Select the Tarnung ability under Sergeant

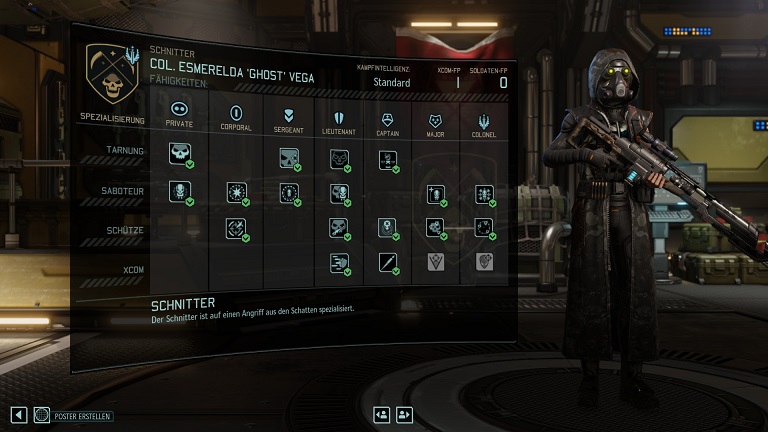(288, 157)
